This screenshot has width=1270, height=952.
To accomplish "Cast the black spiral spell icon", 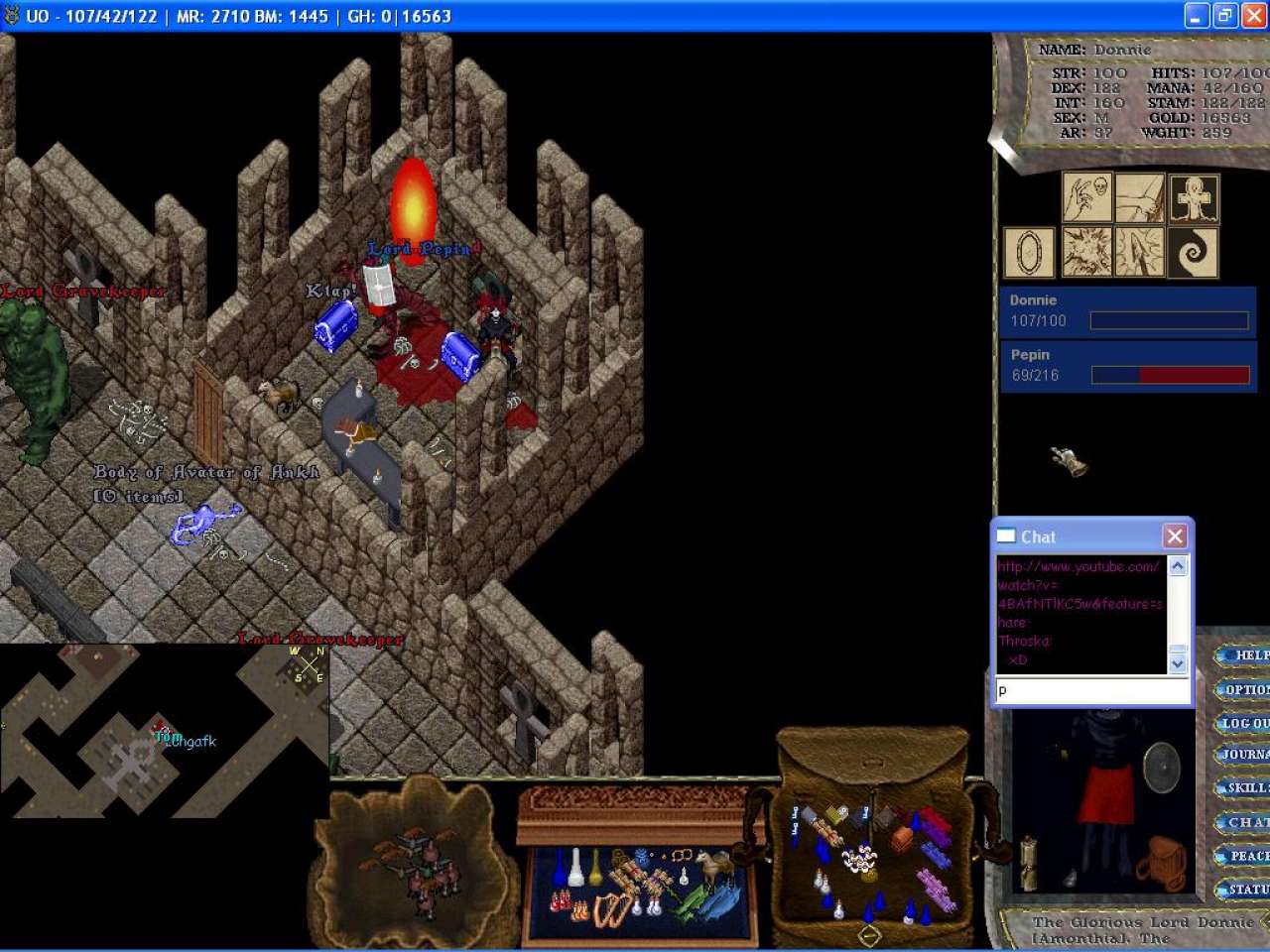I will point(1194,252).
